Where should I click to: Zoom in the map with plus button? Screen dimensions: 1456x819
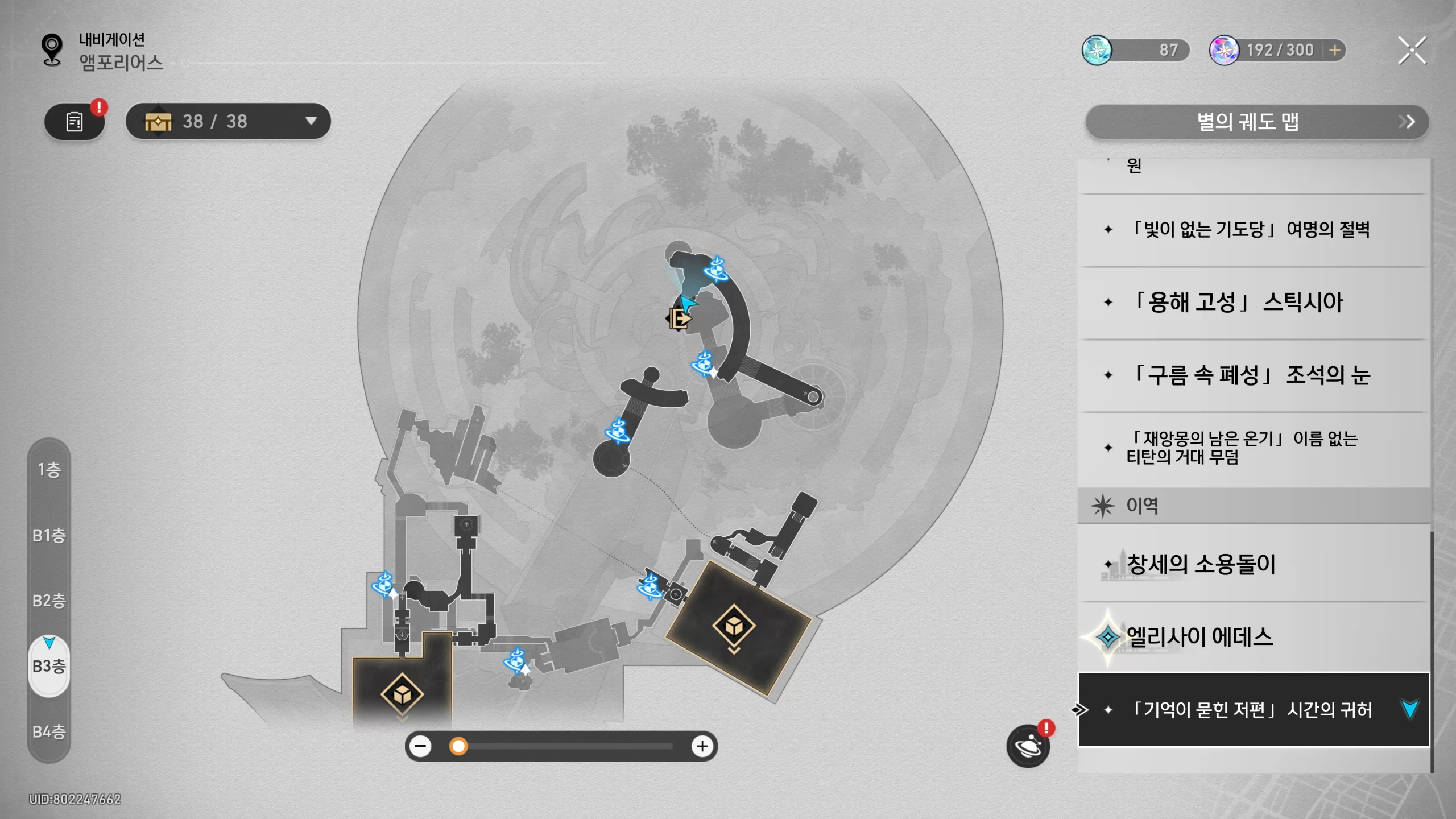702,746
